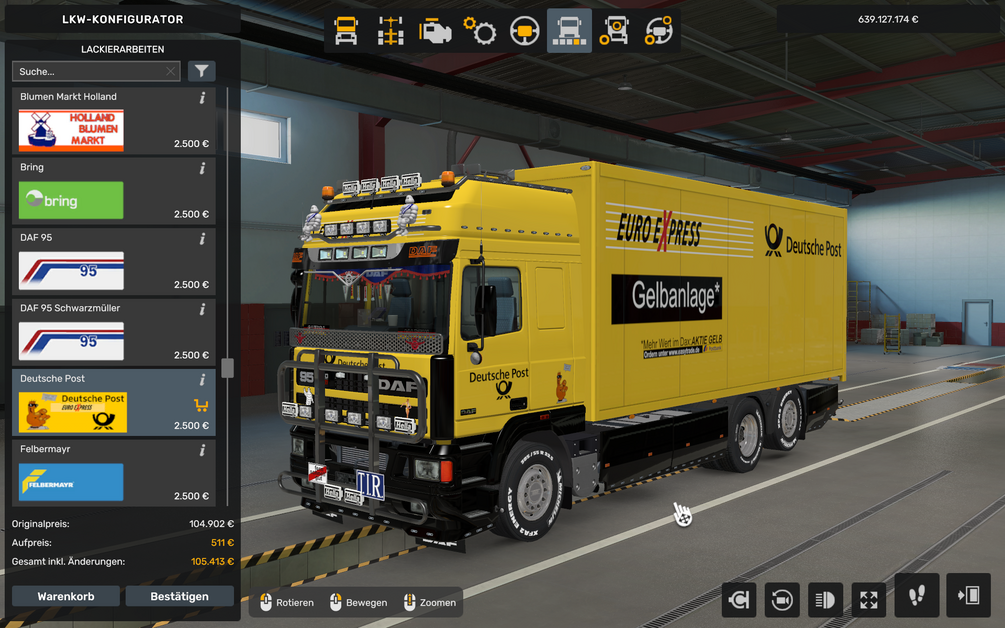Reset the camera view
1005x628 pixels.
781,599
